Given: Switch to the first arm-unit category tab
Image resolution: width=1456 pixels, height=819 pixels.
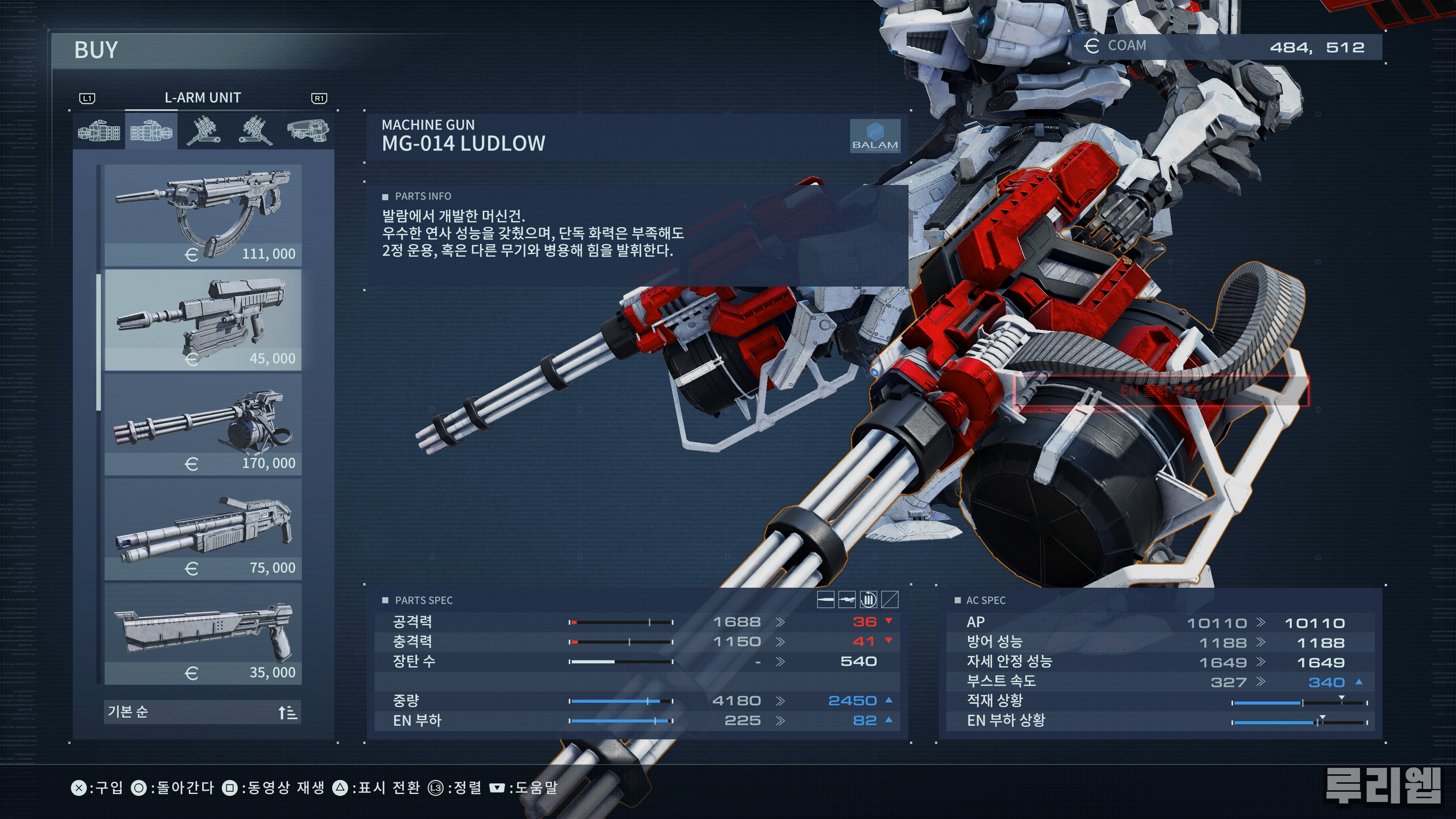Looking at the screenshot, I should (x=99, y=131).
